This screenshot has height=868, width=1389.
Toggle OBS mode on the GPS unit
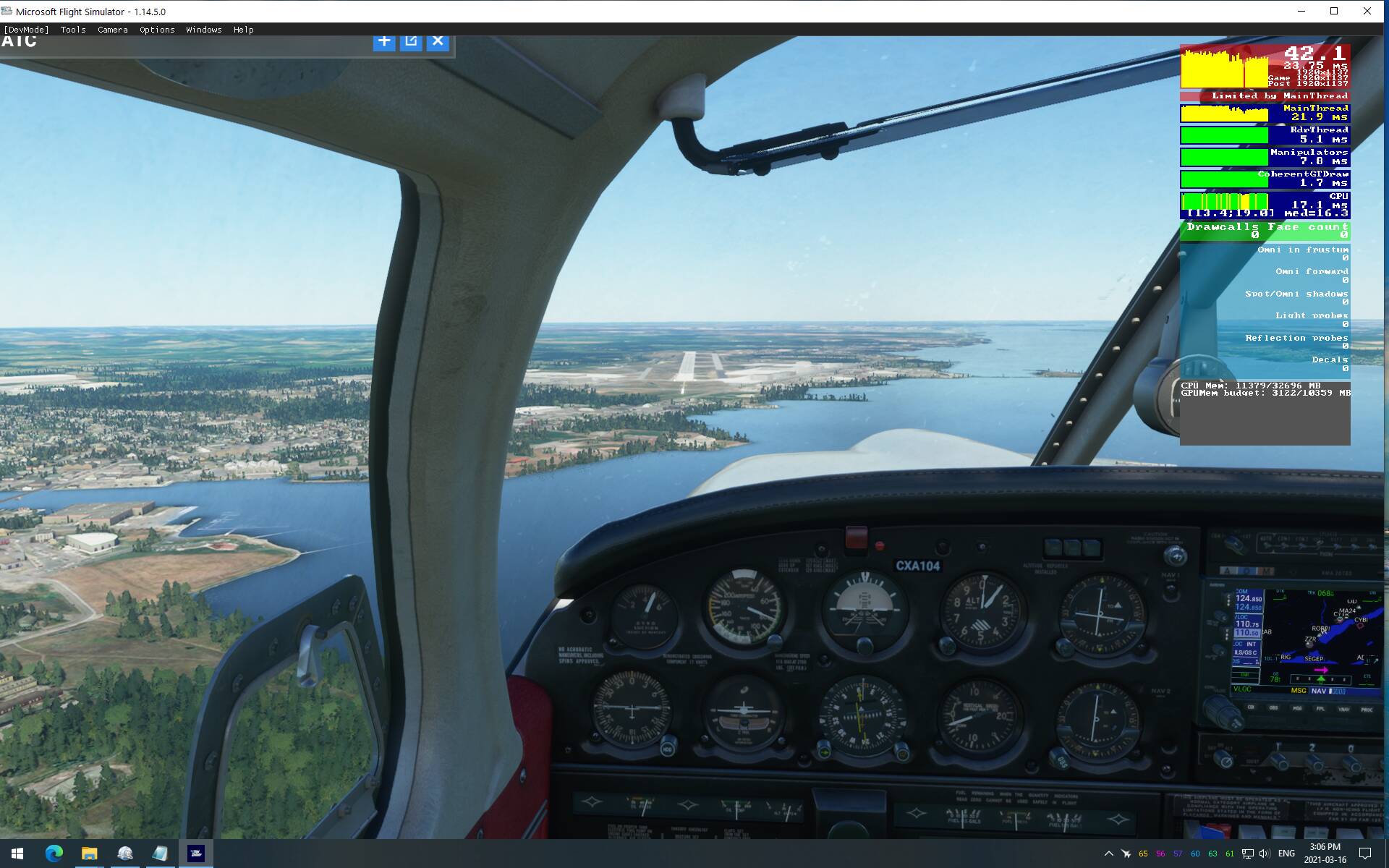1273,707
